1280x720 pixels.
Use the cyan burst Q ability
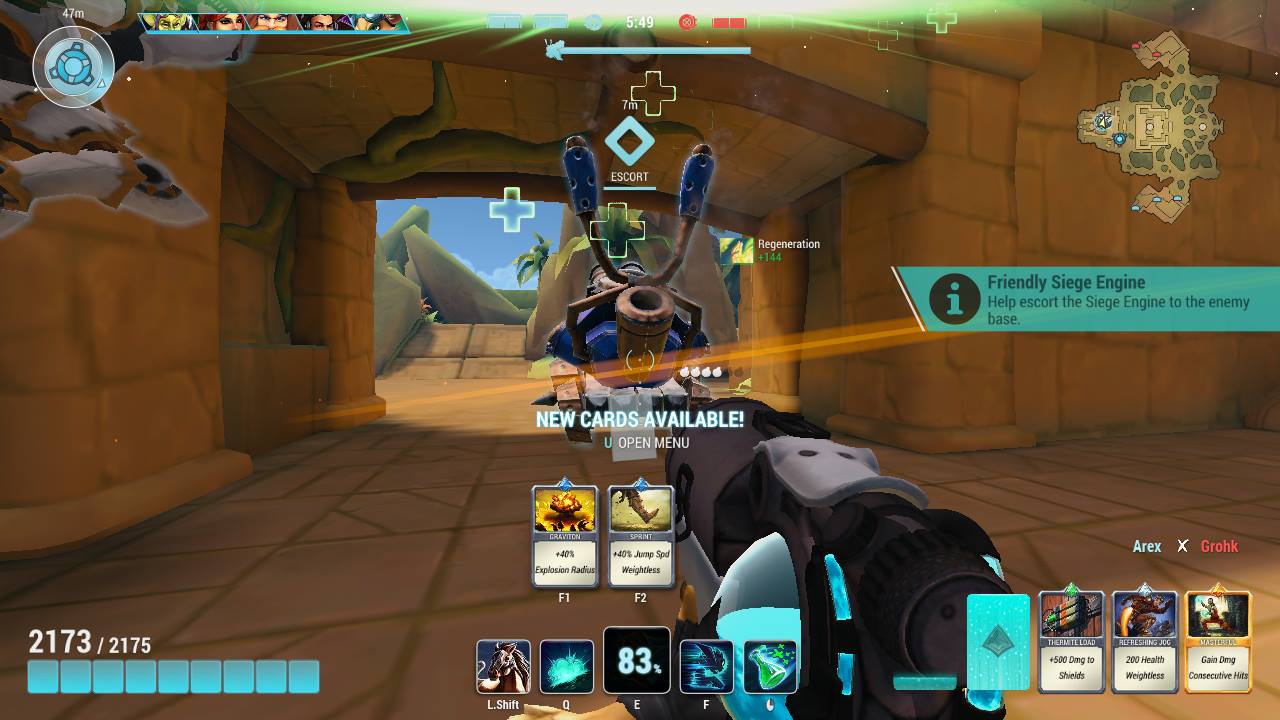pos(567,667)
